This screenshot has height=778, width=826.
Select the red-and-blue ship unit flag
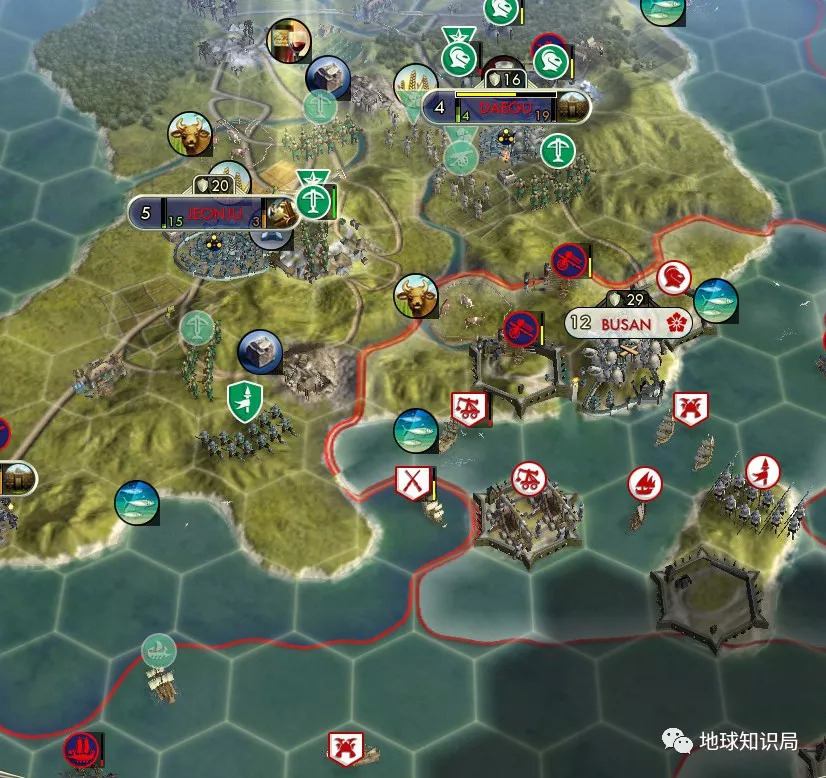[x=79, y=747]
